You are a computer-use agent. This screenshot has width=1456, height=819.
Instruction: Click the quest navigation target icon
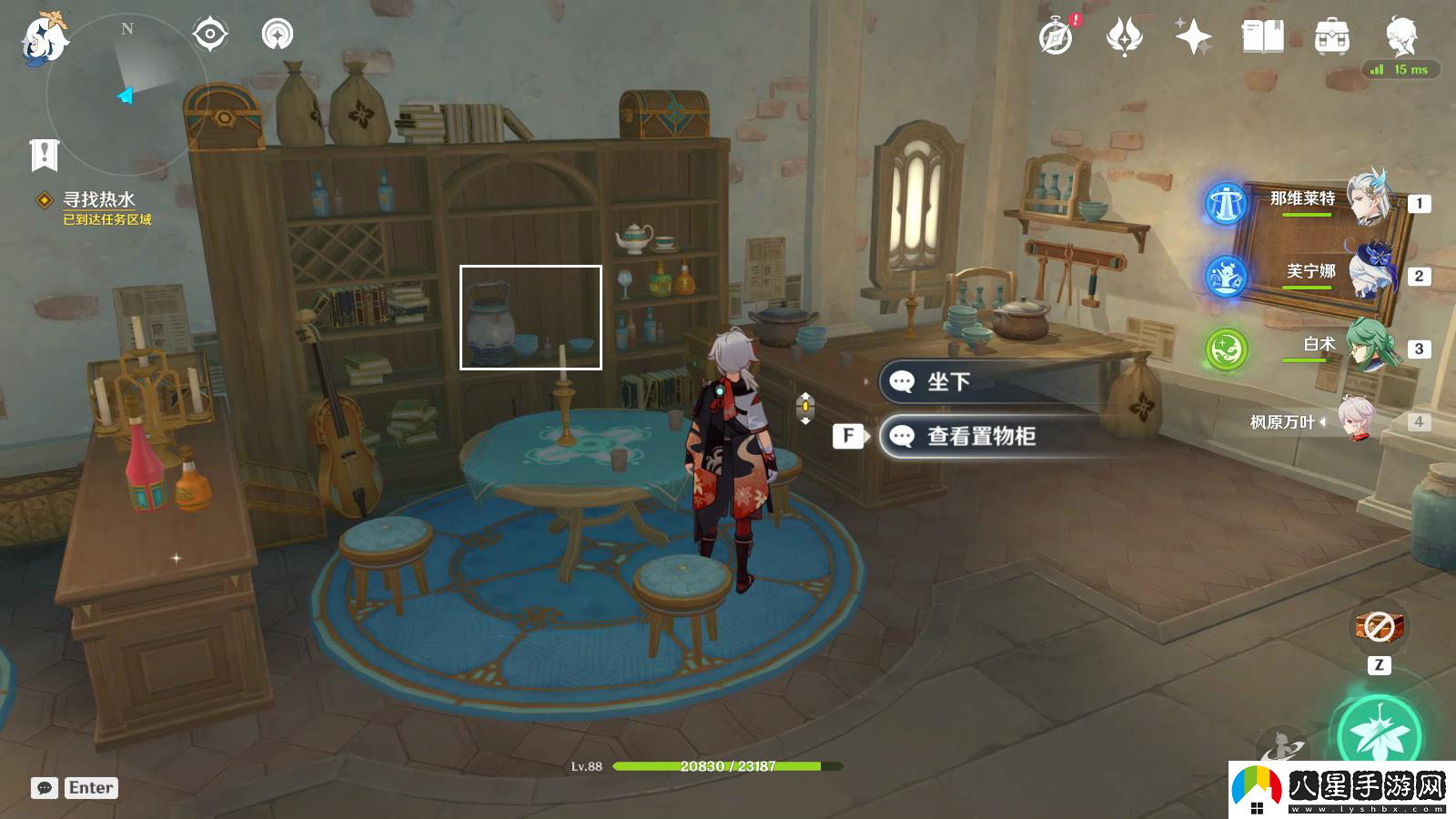tap(210, 35)
